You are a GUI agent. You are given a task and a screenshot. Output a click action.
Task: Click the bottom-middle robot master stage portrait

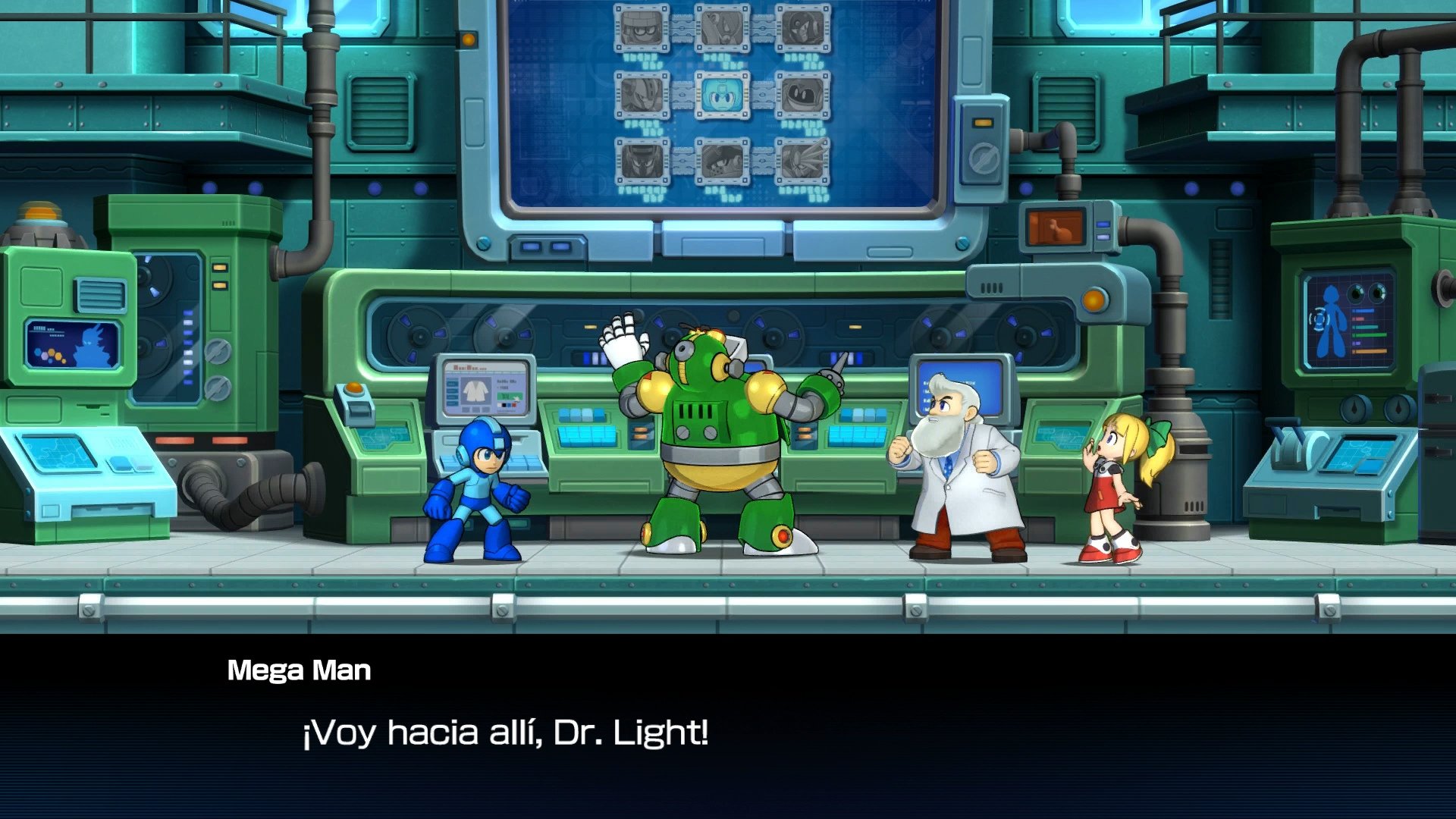(x=723, y=161)
